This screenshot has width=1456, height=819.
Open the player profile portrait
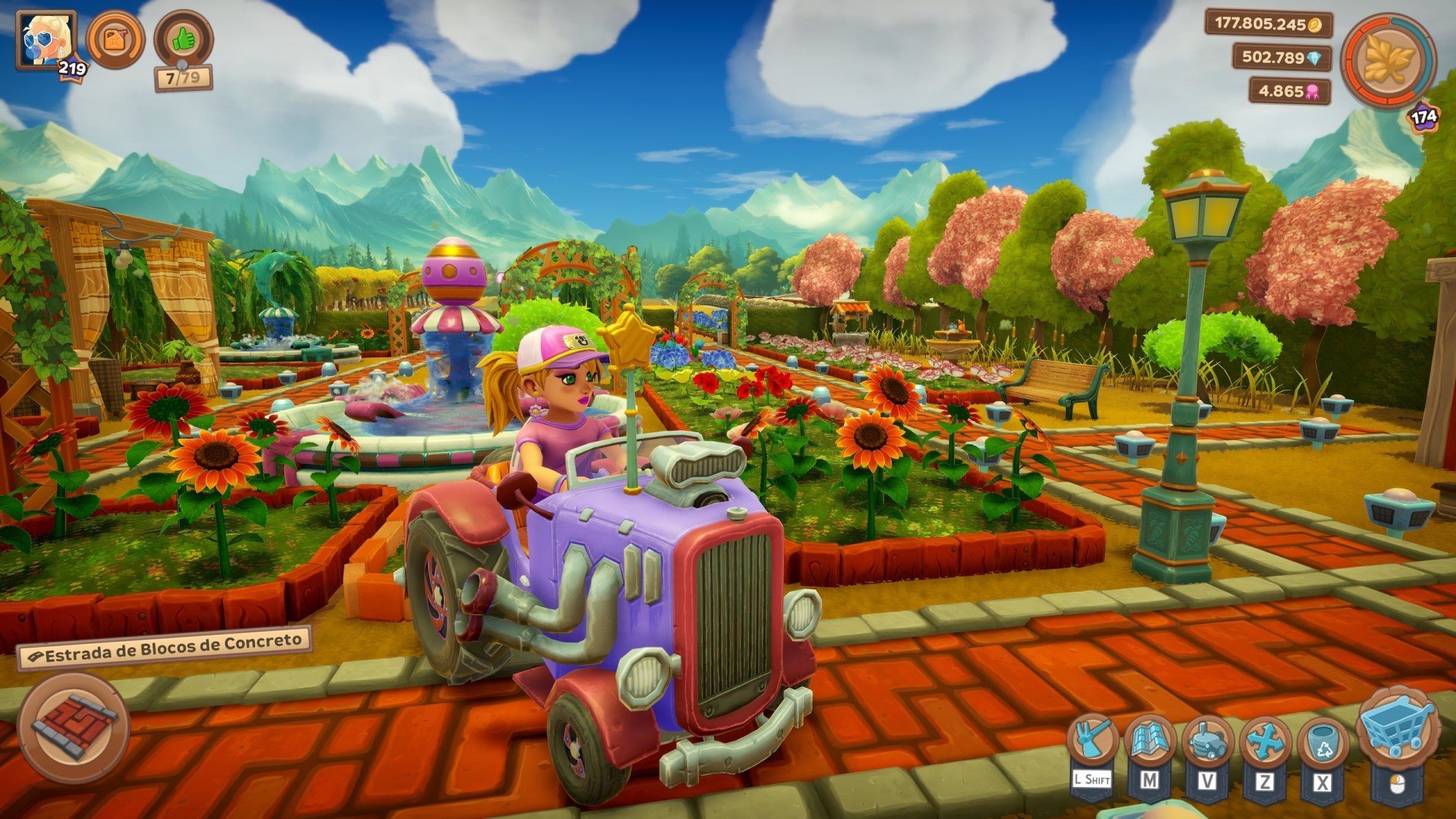point(45,39)
